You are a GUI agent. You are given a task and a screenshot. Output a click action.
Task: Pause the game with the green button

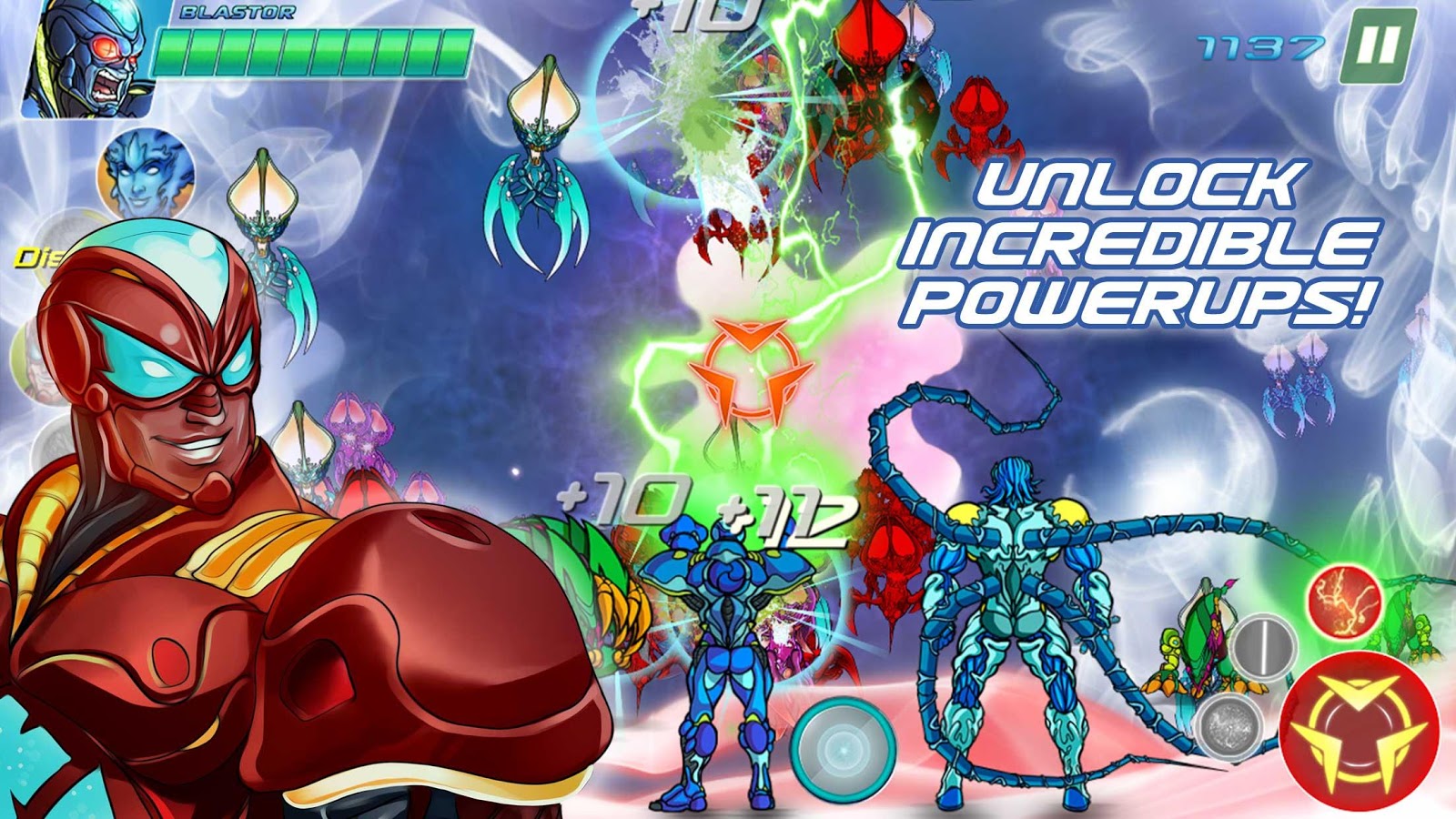click(x=1378, y=46)
